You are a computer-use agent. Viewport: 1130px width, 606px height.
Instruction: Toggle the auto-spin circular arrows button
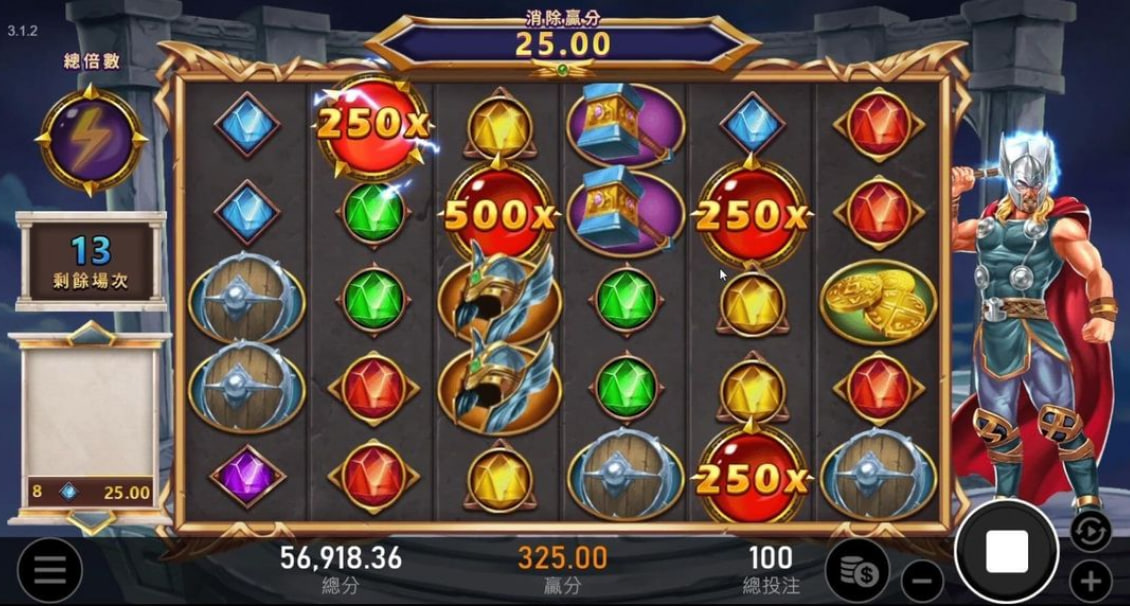(1090, 530)
